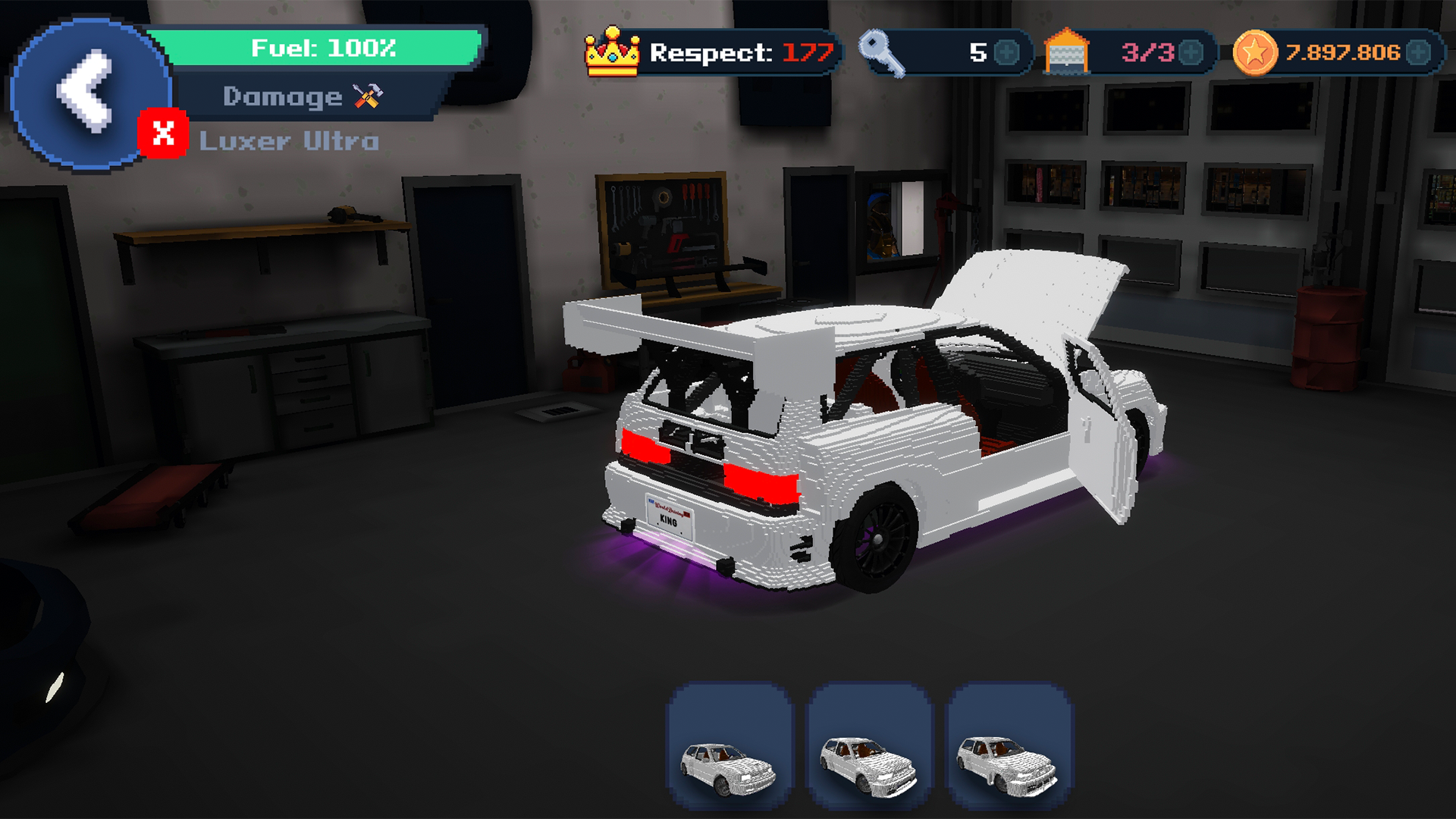1456x819 pixels.
Task: Expand the Damage details section
Action: [x=281, y=96]
